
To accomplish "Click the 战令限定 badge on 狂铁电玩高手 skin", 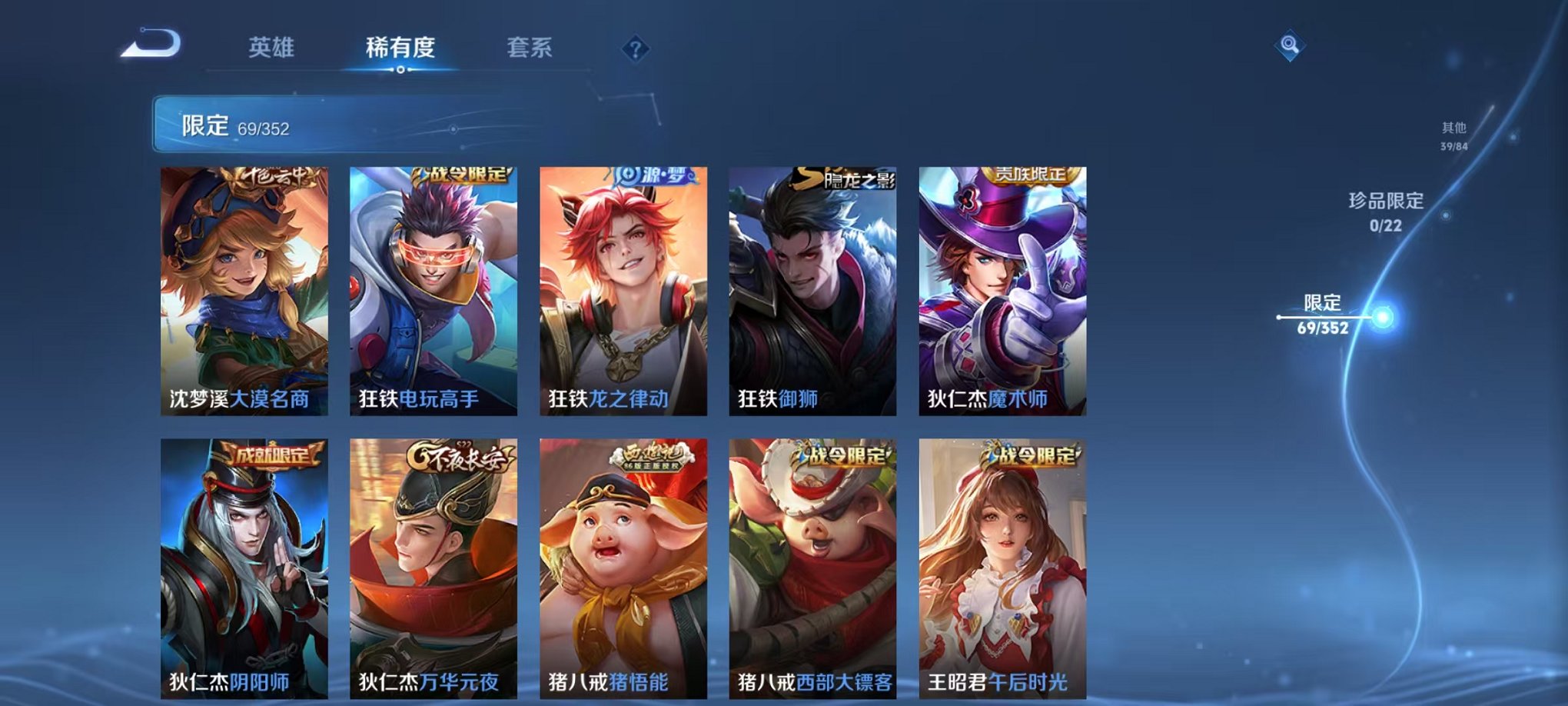I will pyautogui.click(x=459, y=176).
